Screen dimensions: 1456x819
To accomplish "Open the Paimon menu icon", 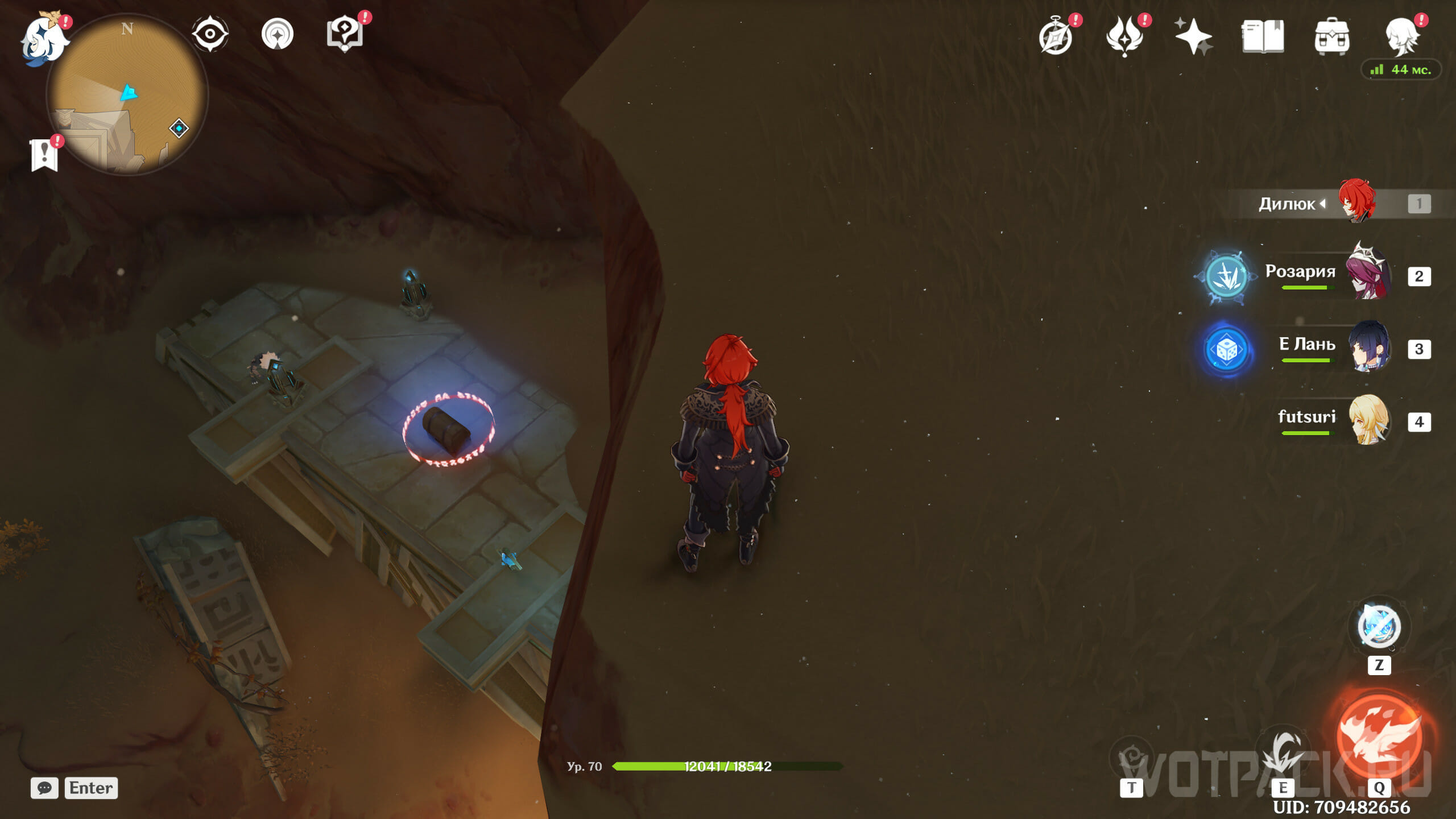I will click(43, 39).
